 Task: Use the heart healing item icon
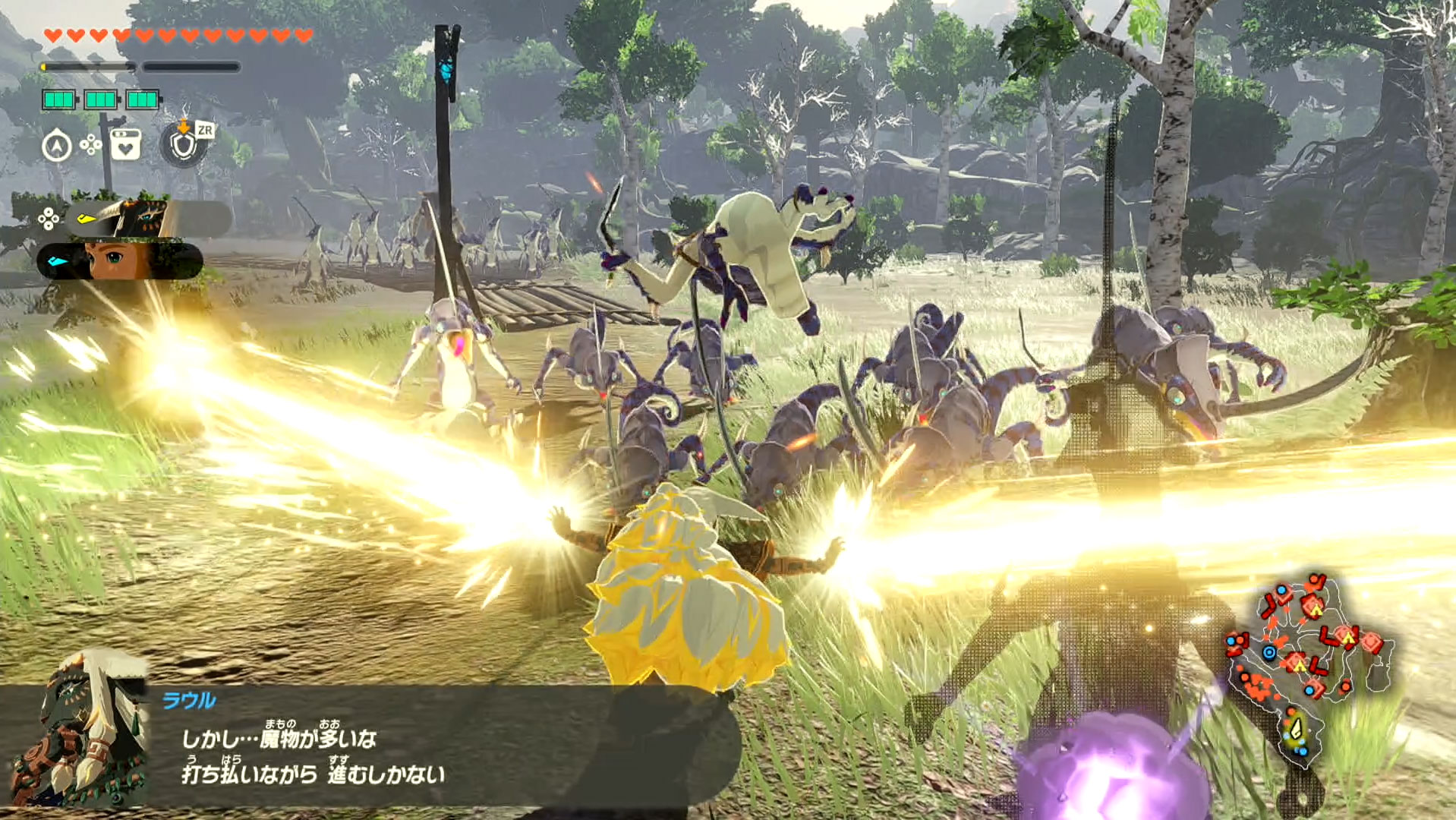[x=125, y=144]
